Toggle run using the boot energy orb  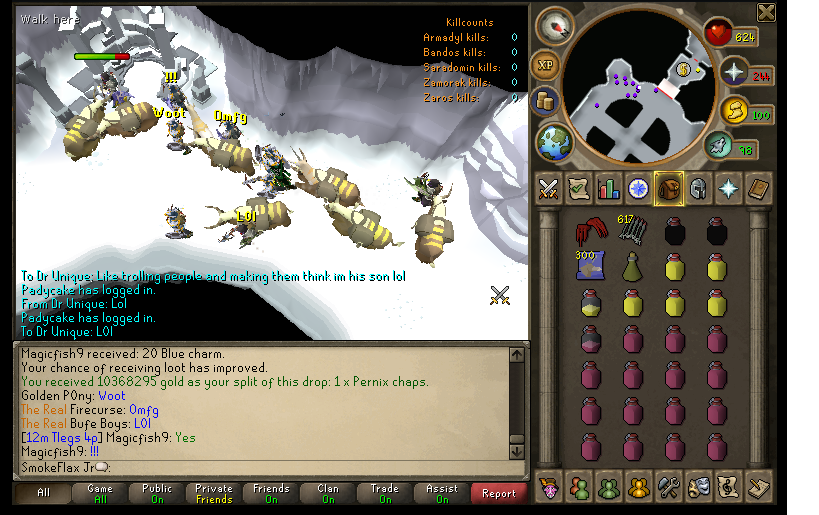coord(734,111)
